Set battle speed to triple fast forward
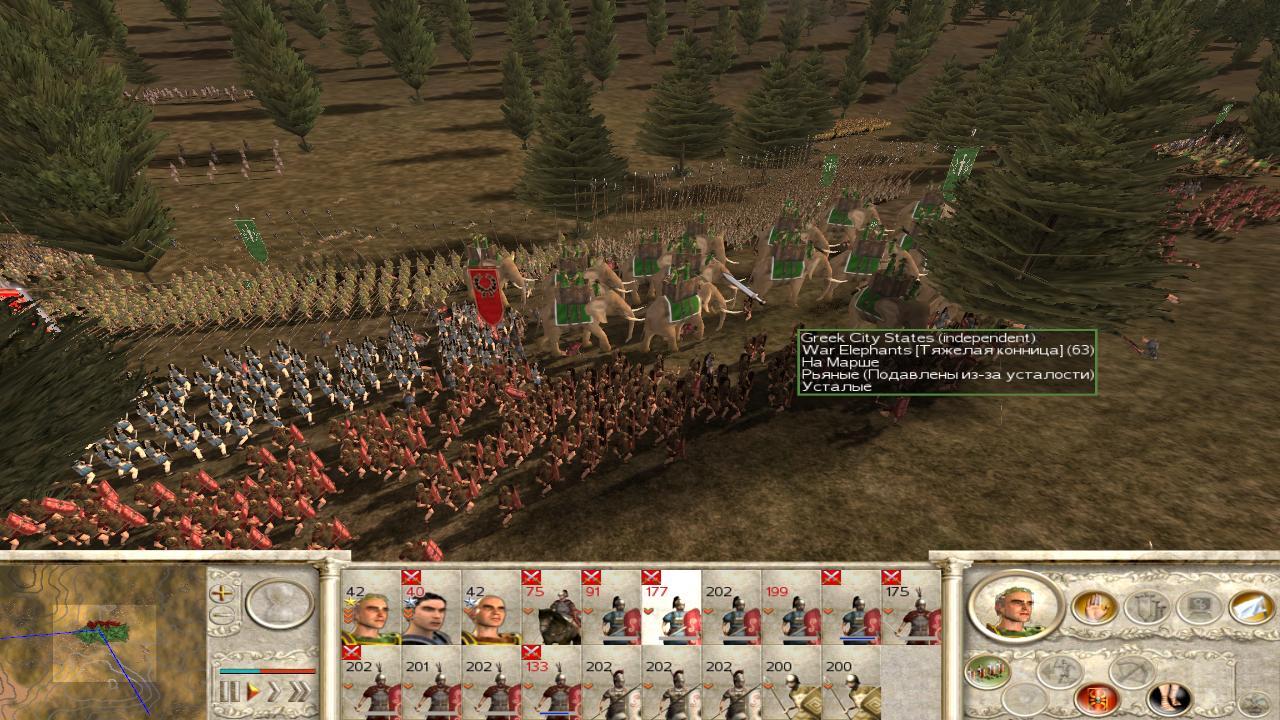Image resolution: width=1280 pixels, height=720 pixels. 298,691
